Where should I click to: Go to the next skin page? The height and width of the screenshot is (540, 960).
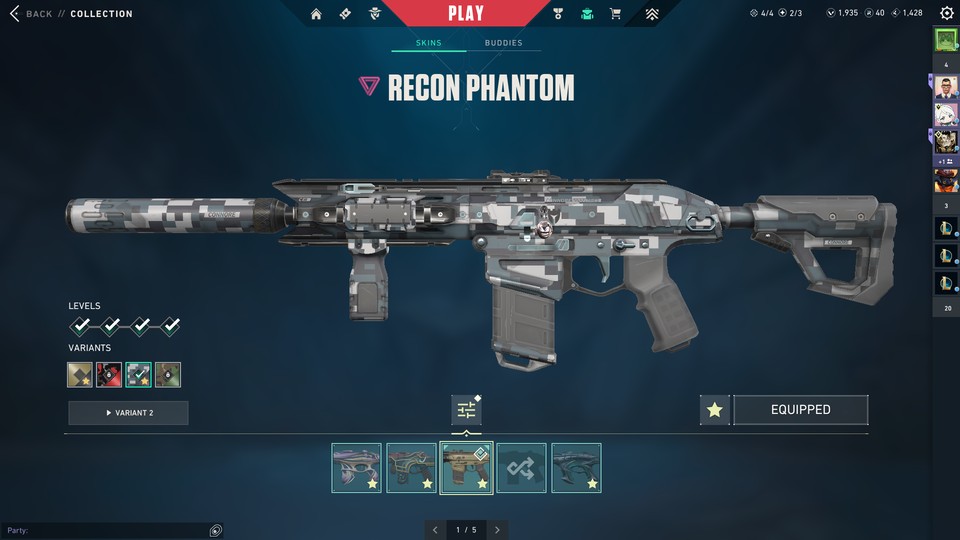pos(497,530)
